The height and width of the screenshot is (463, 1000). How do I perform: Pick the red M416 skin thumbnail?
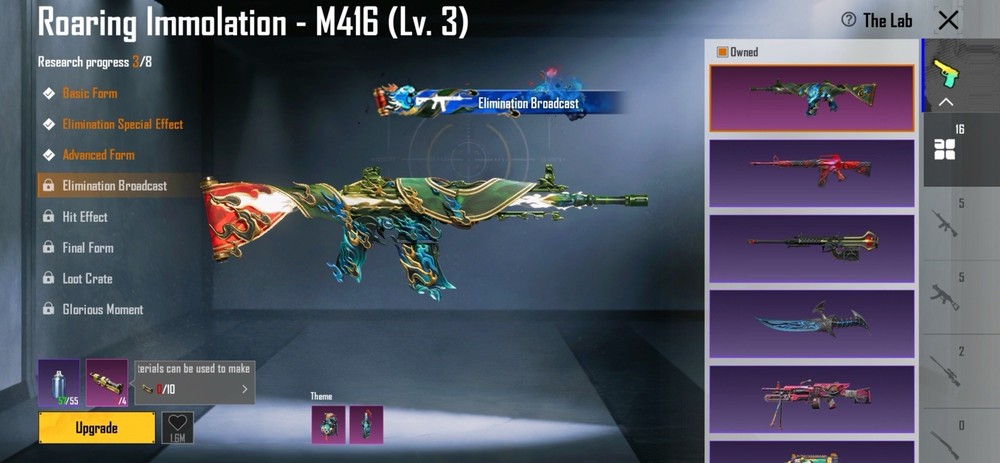click(812, 172)
